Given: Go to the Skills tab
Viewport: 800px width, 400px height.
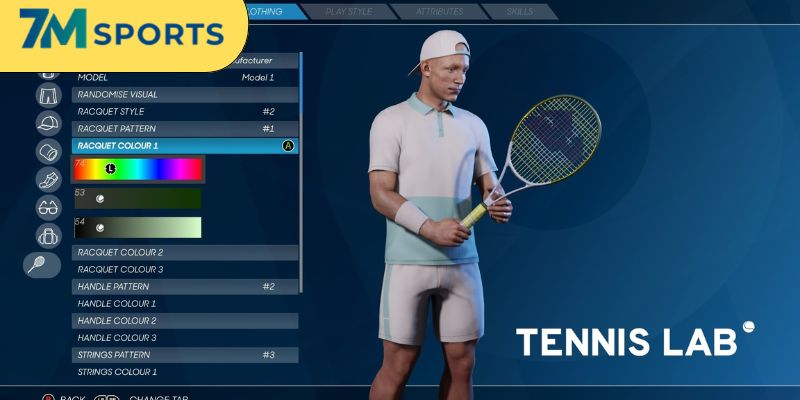Looking at the screenshot, I should [x=518, y=12].
